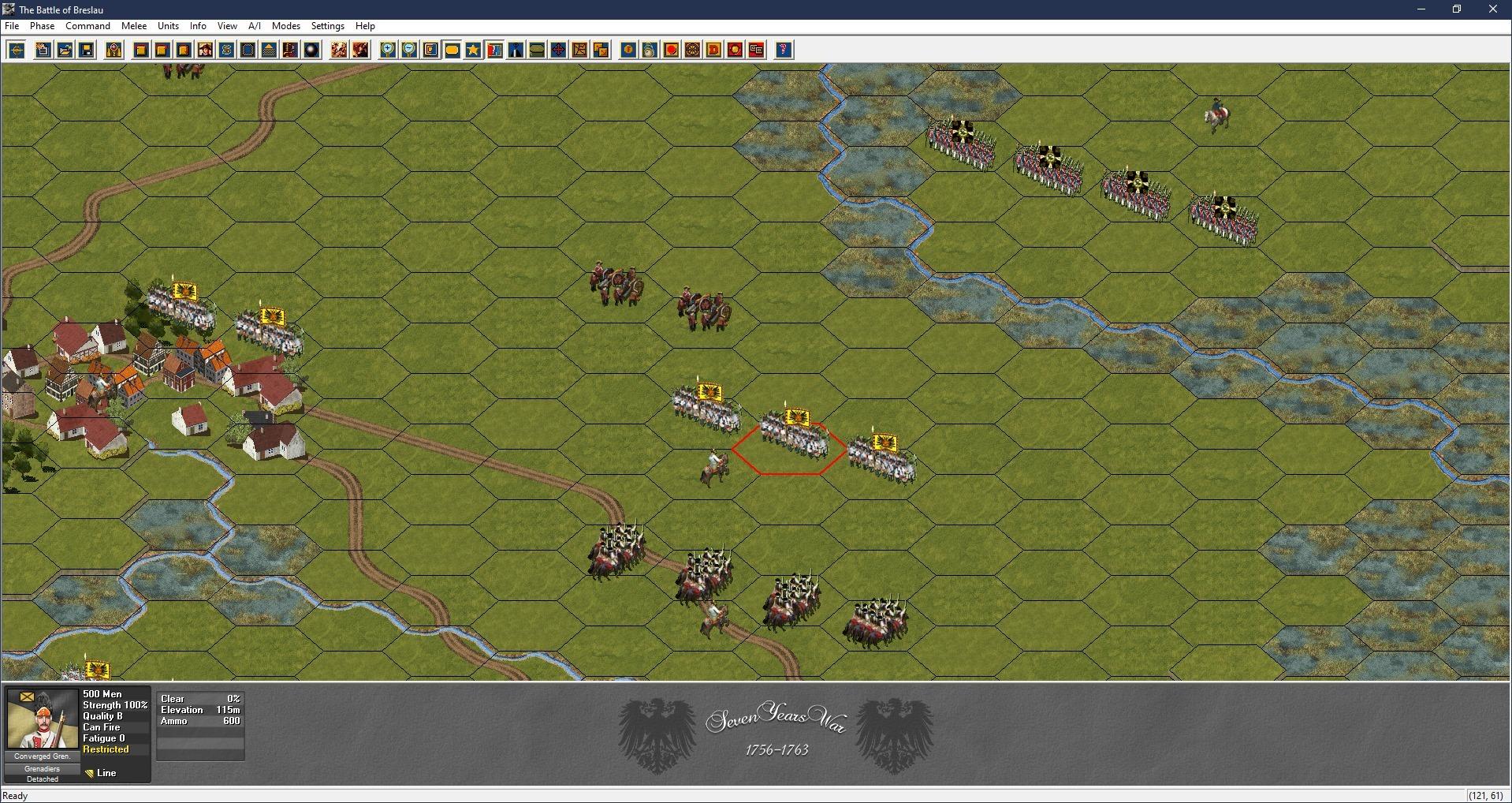Close the Battle of Breslau window
This screenshot has width=1512, height=803.
(1492, 9)
